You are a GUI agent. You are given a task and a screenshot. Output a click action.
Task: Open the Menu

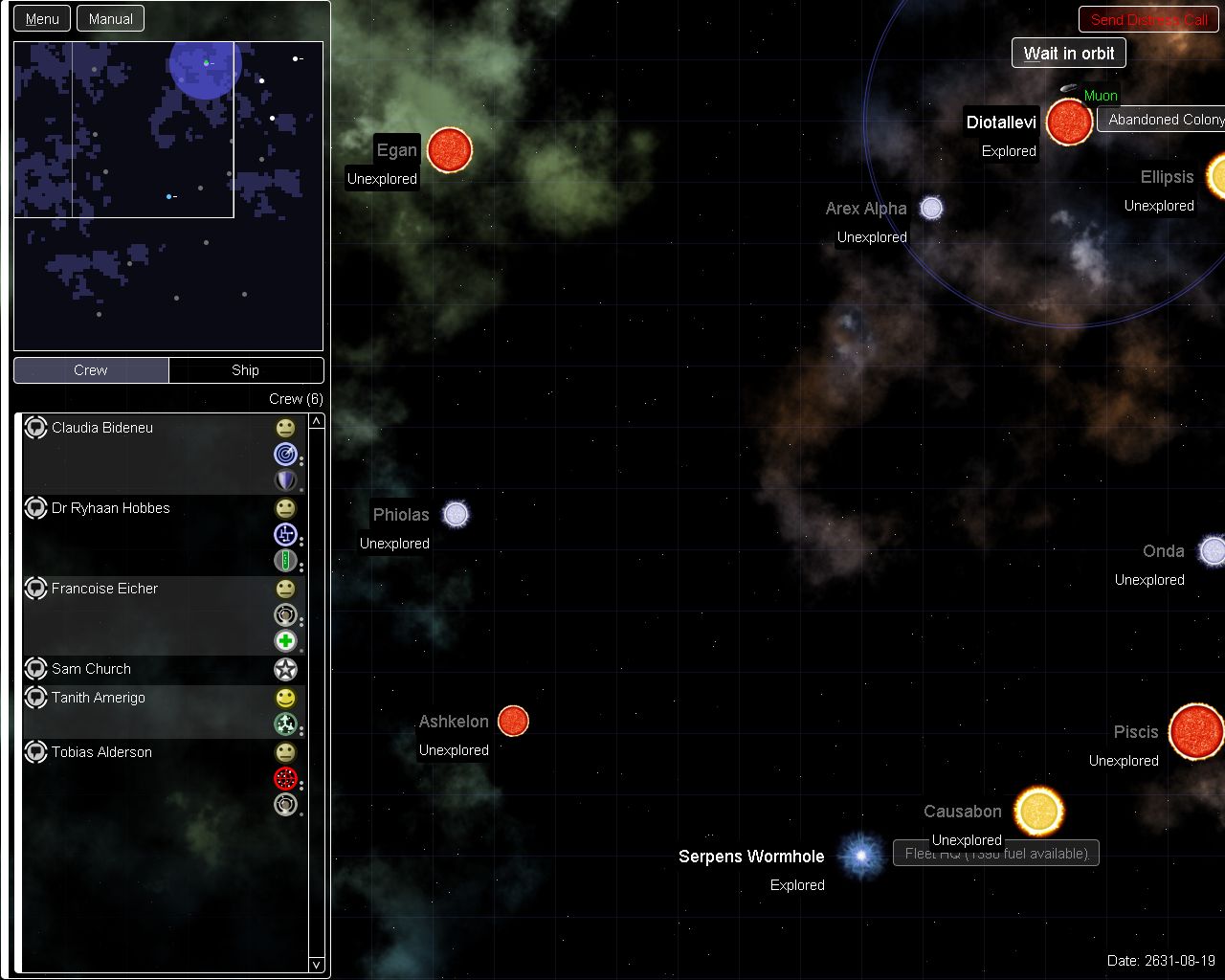click(41, 18)
